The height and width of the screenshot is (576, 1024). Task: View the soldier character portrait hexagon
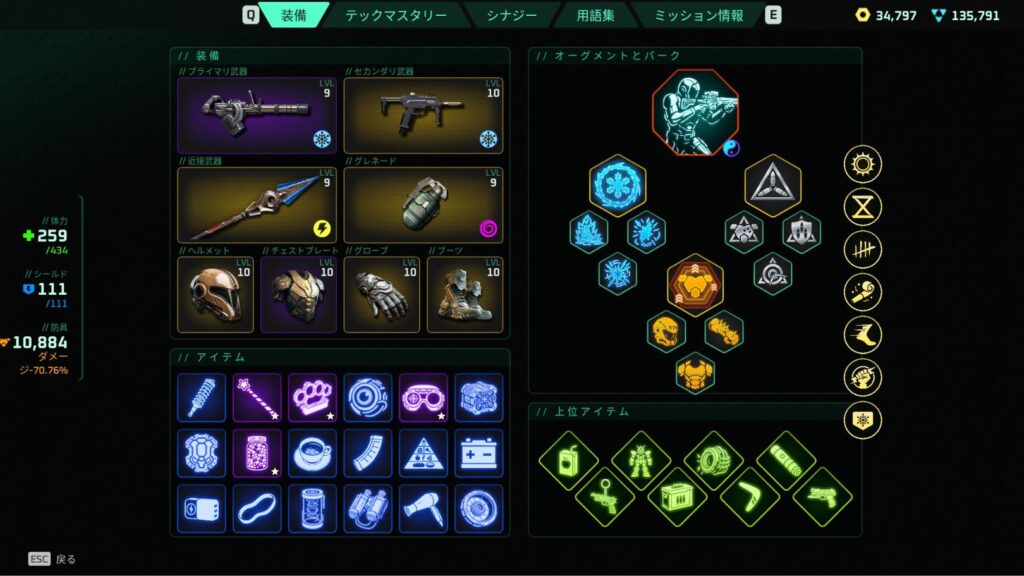click(x=695, y=112)
